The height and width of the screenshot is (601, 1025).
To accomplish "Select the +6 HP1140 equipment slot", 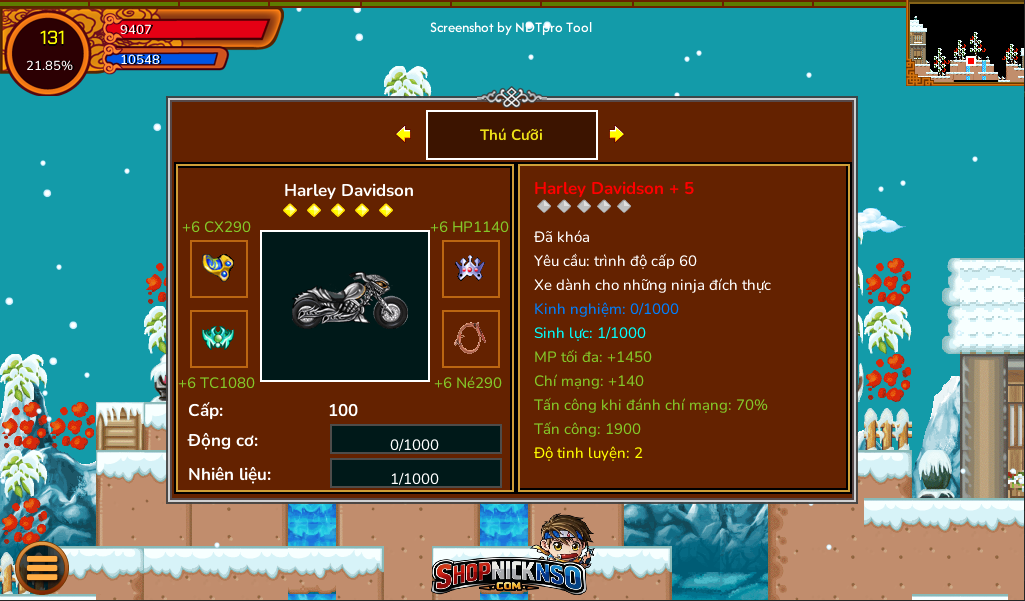I will click(471, 269).
